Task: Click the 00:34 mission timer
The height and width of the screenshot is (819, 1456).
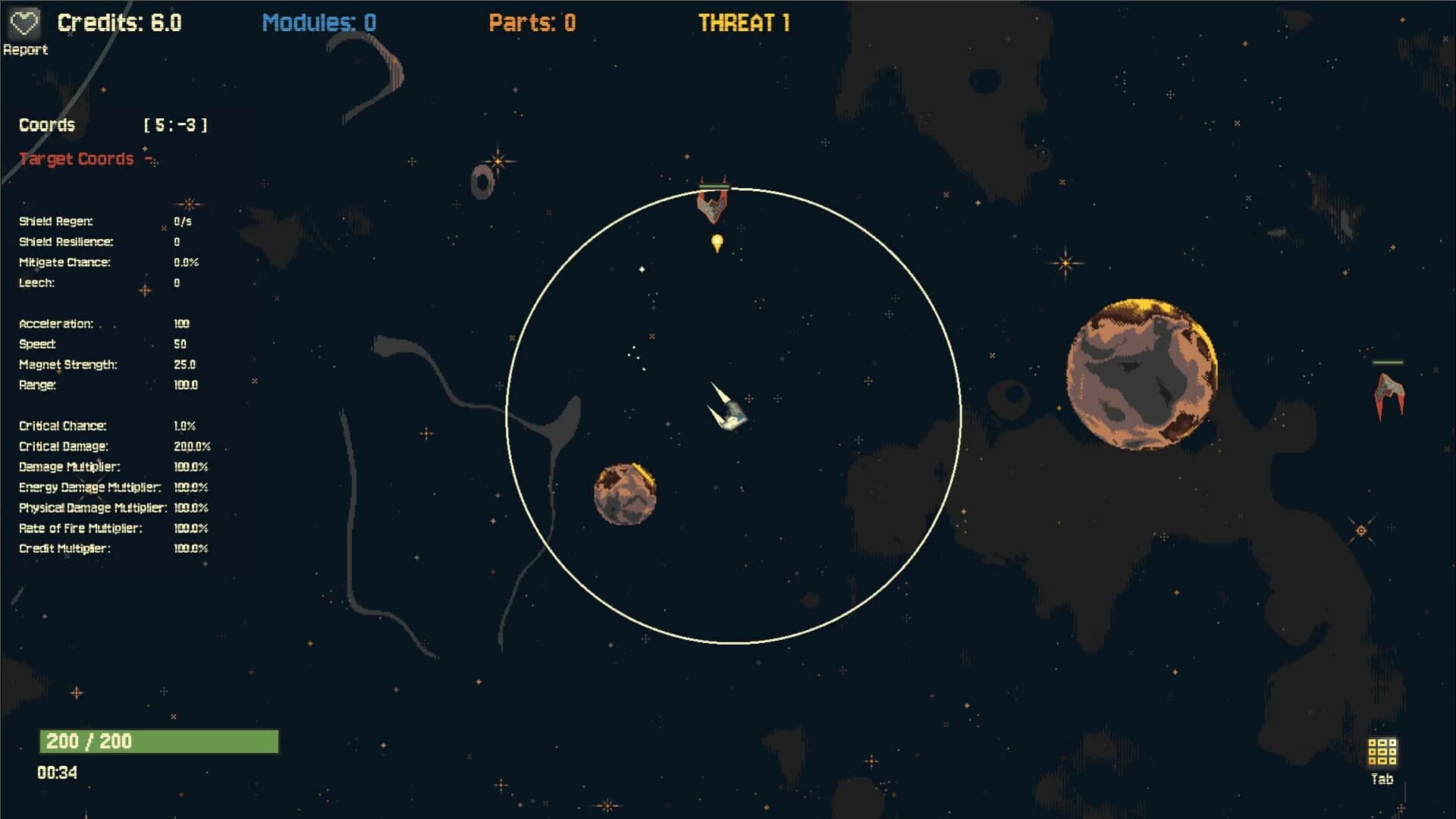Action: click(57, 773)
